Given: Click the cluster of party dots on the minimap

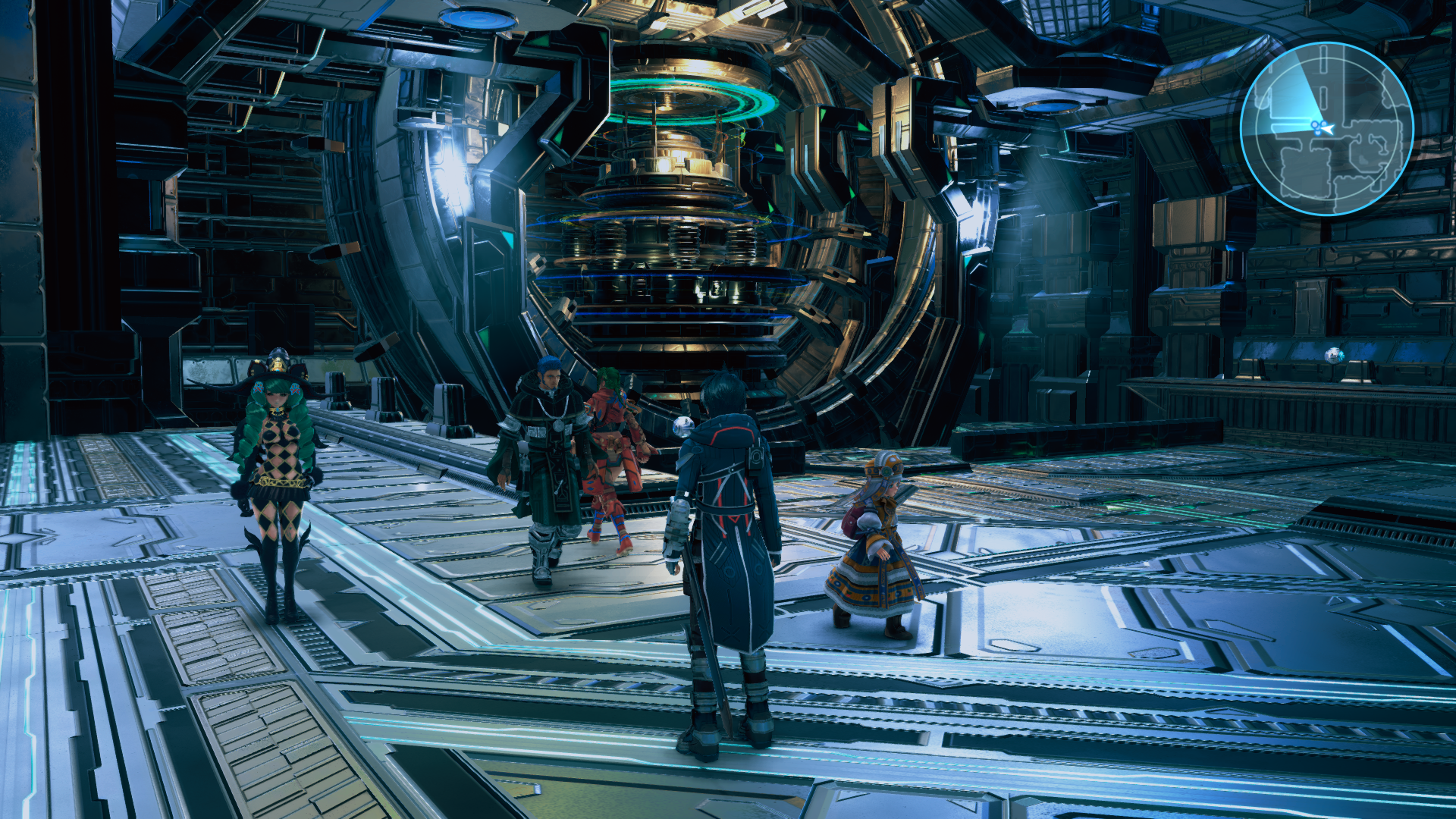Looking at the screenshot, I should (1316, 127).
